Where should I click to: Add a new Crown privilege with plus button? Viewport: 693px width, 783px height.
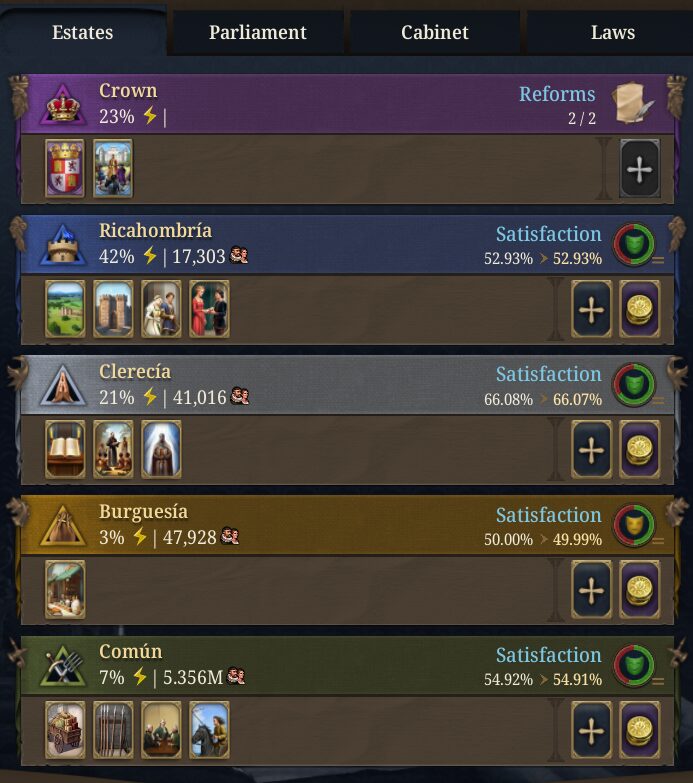click(x=639, y=169)
